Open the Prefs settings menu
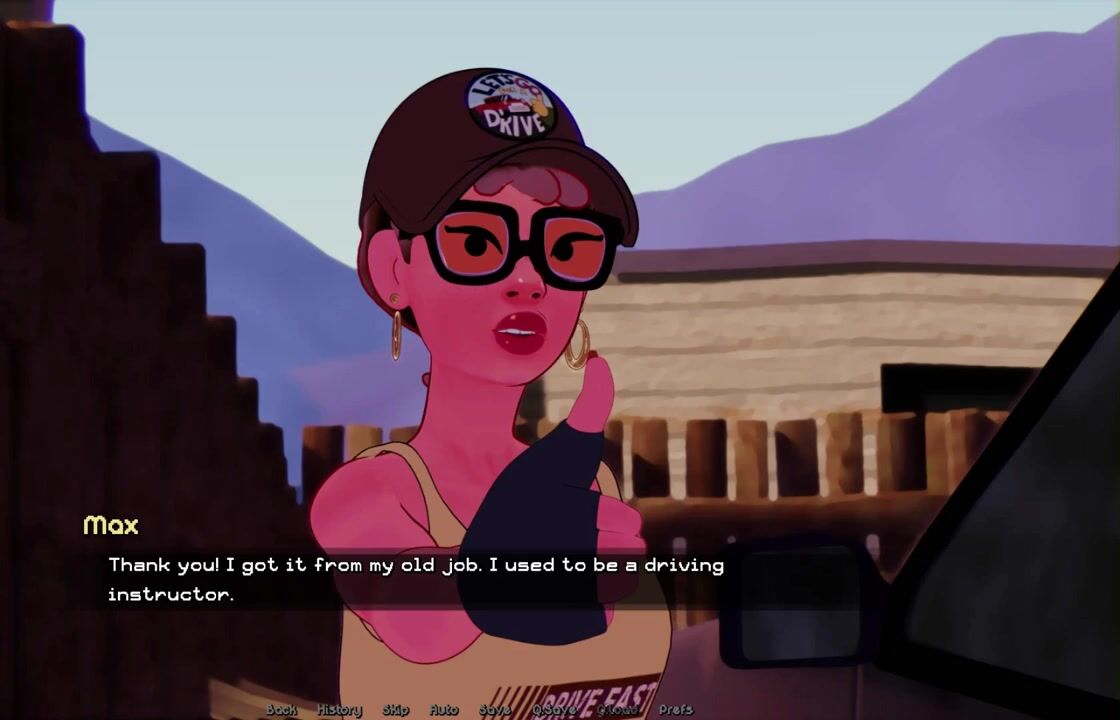 (676, 709)
